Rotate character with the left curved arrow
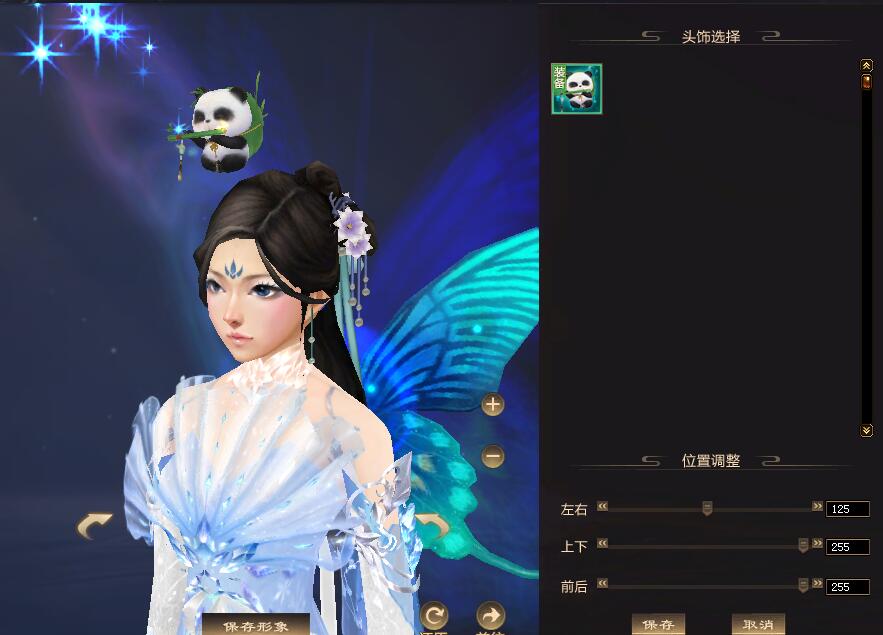Screen dimensions: 883x635 [95, 525]
